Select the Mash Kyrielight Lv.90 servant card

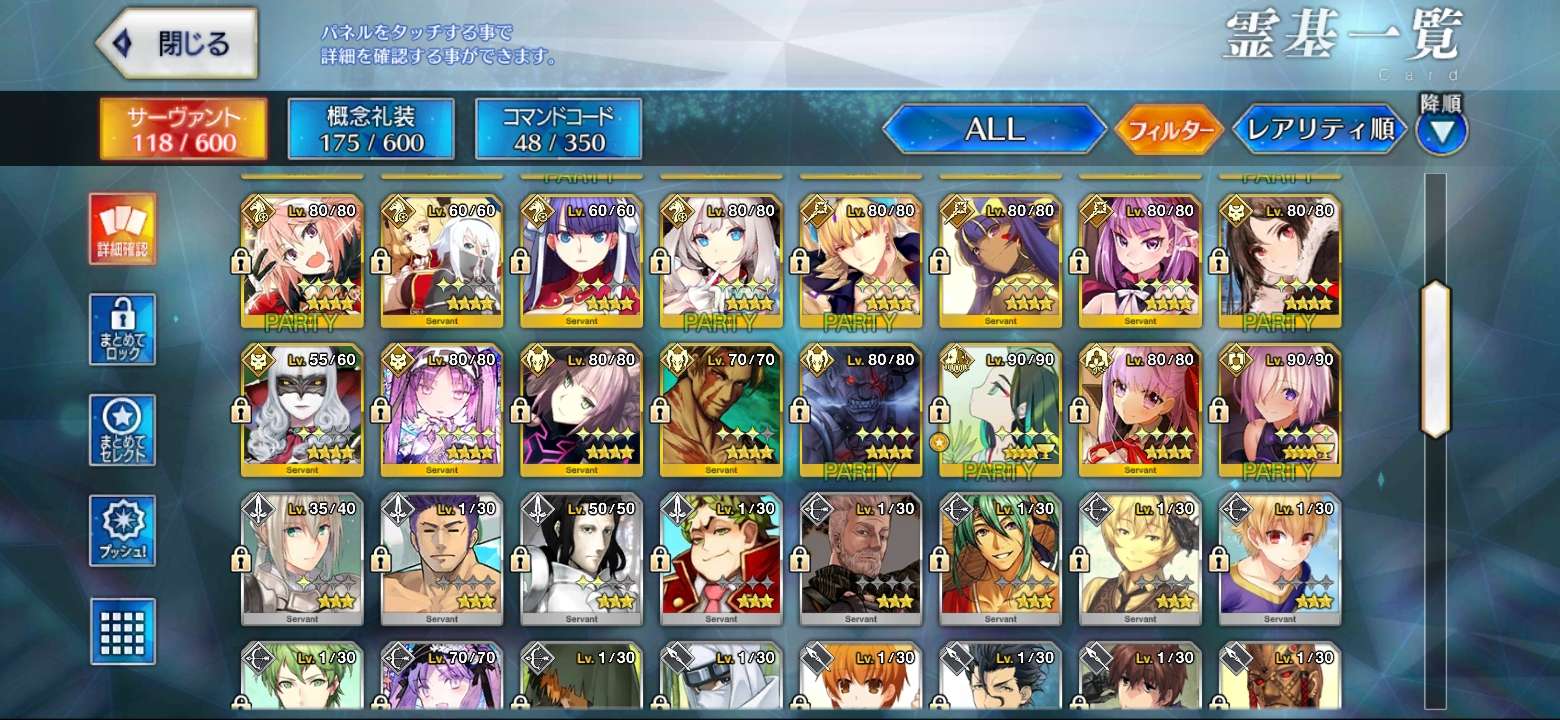[x=1280, y=410]
